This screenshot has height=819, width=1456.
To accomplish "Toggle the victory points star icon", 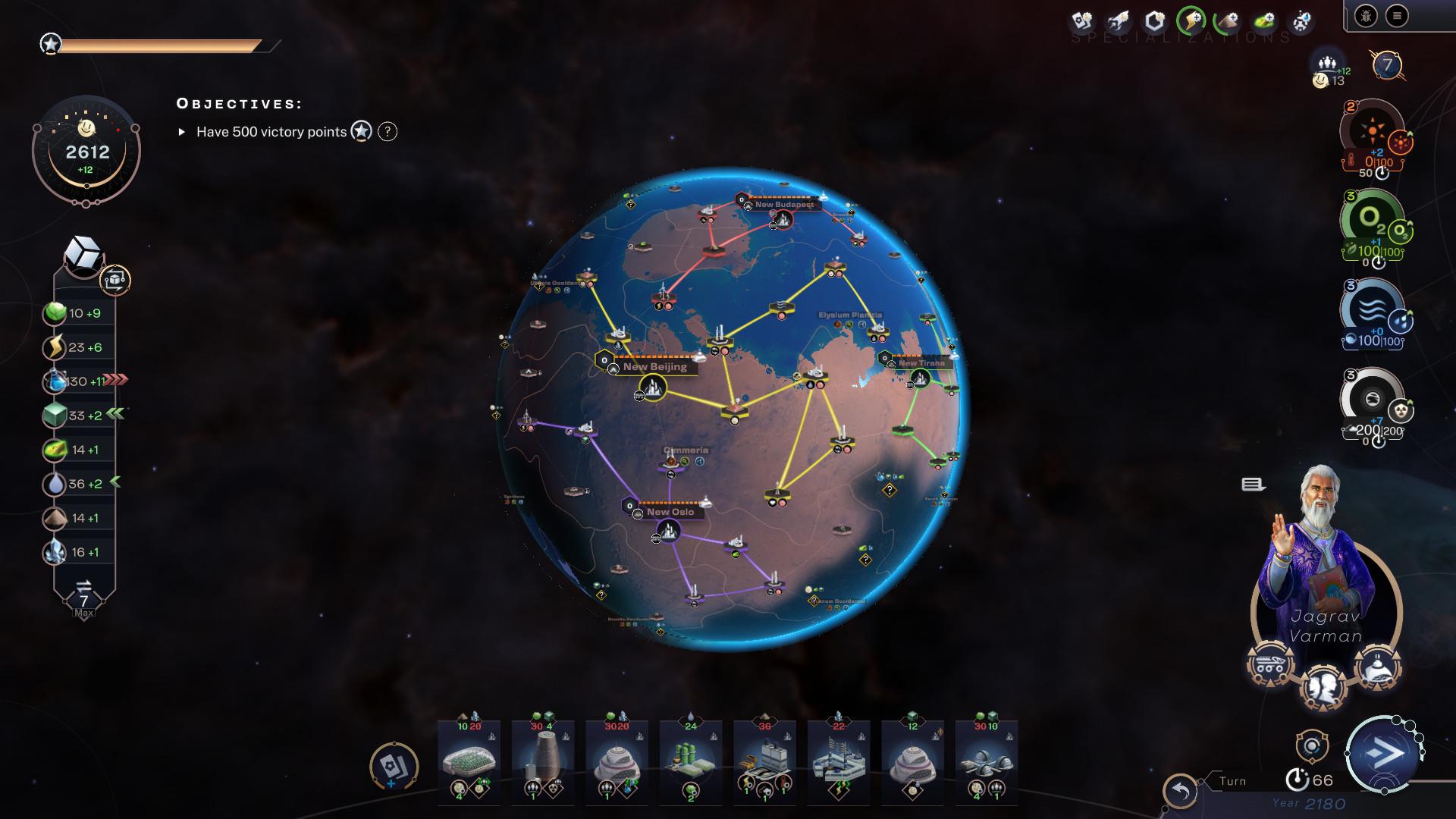I will coord(361,131).
